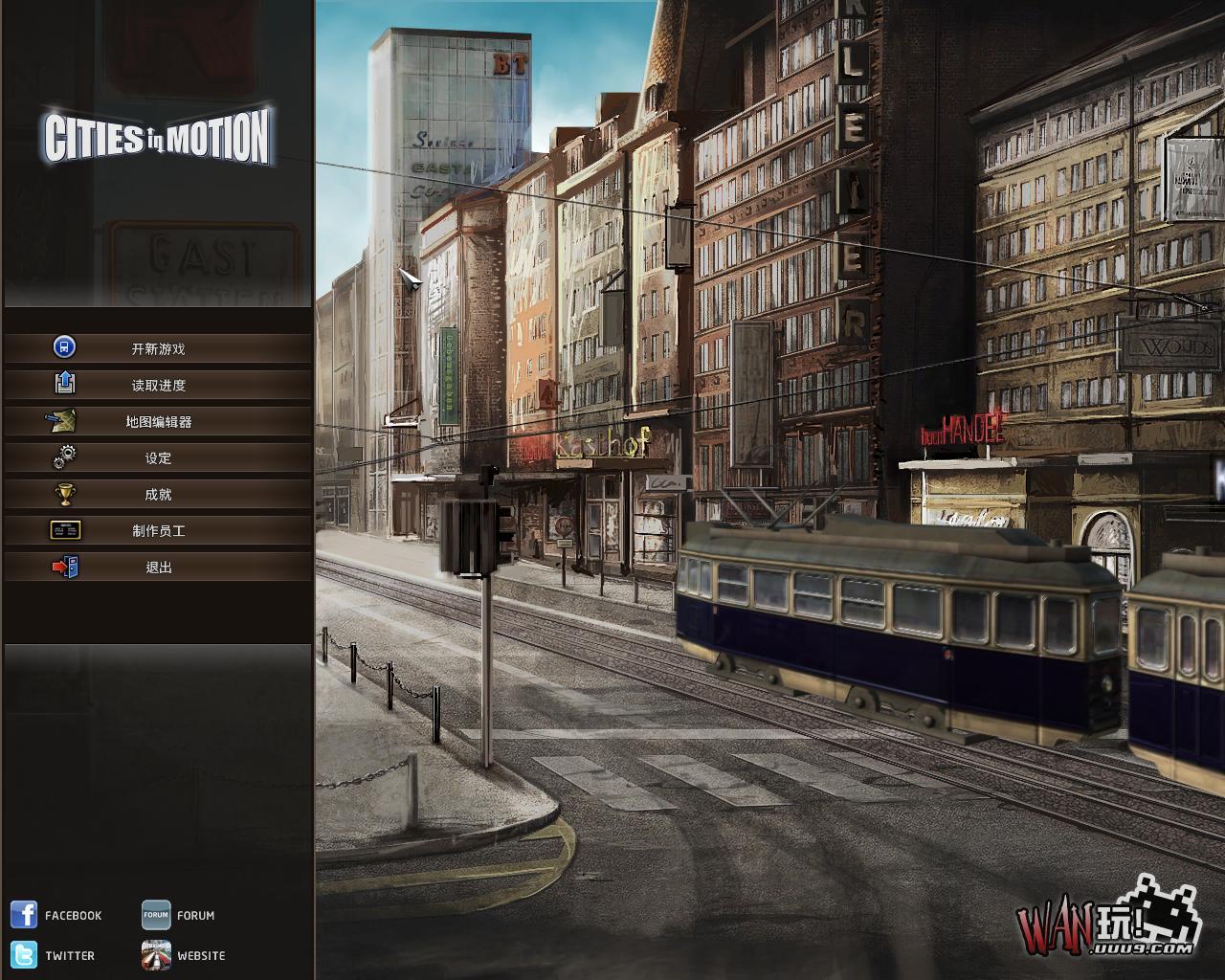Open the Twitter link
Screen dimensions: 1225x980
[x=54, y=955]
